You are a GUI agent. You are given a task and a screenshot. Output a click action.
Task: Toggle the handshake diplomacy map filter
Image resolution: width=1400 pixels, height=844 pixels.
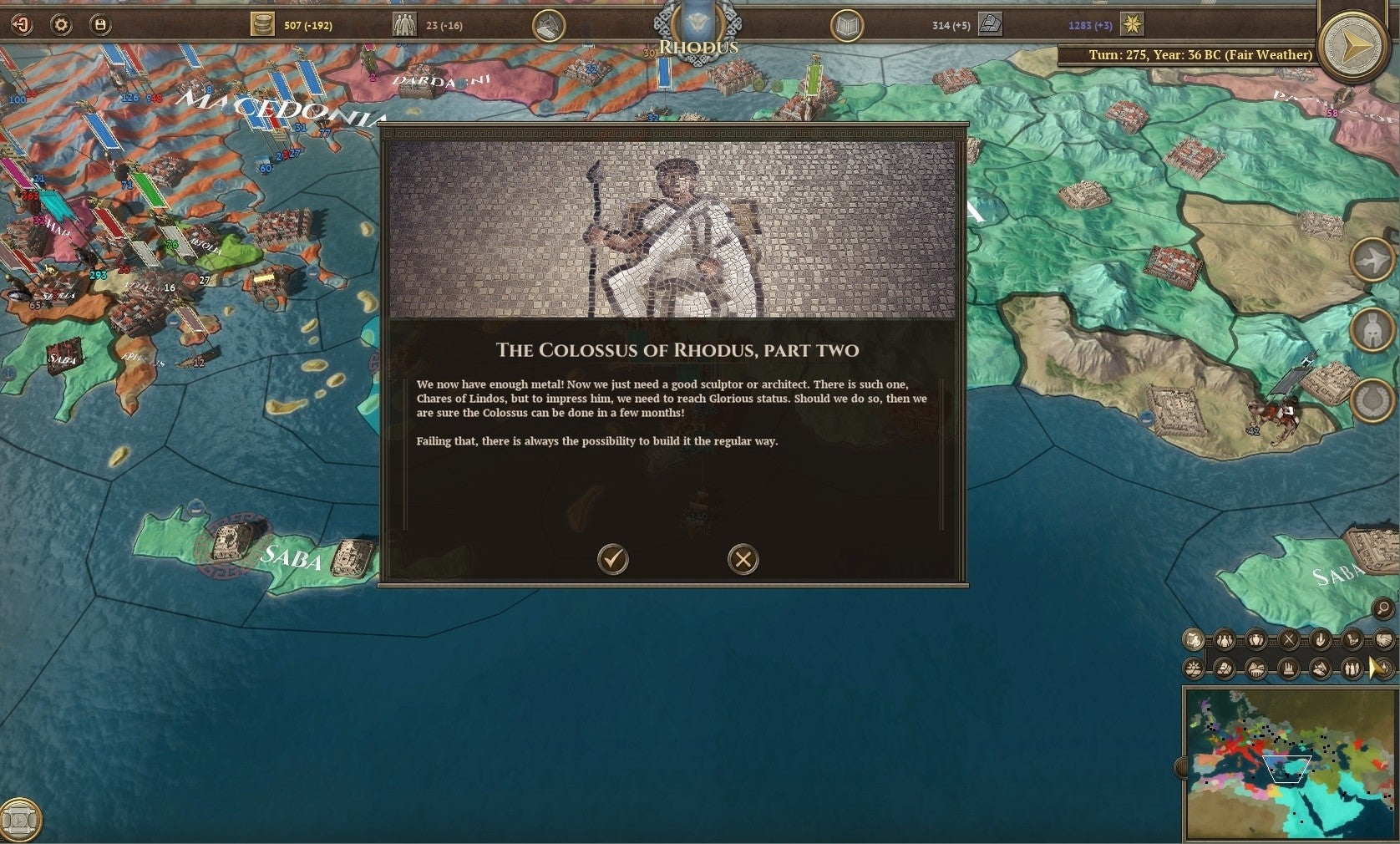pyautogui.click(x=1384, y=640)
